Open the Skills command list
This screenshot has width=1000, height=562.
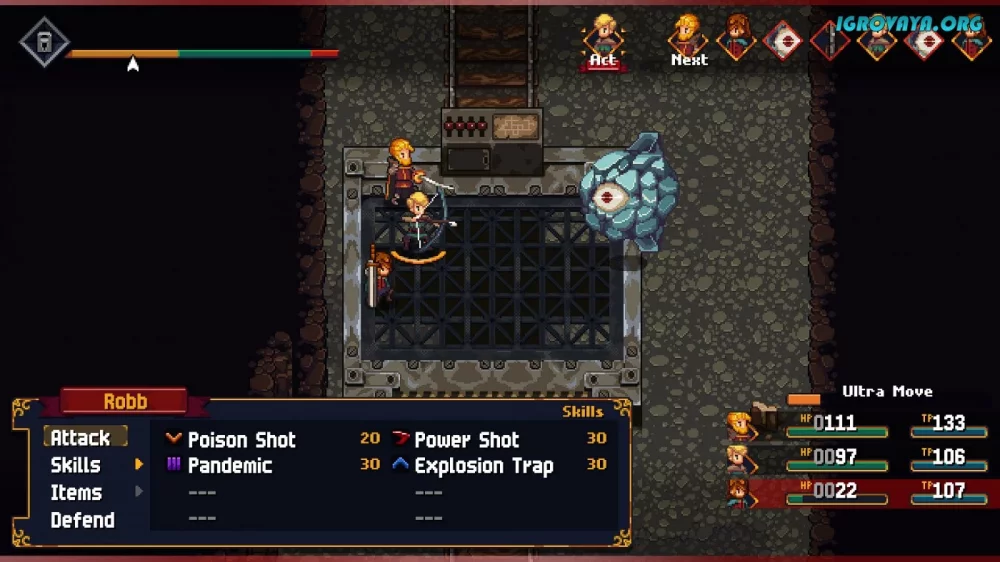click(76, 465)
